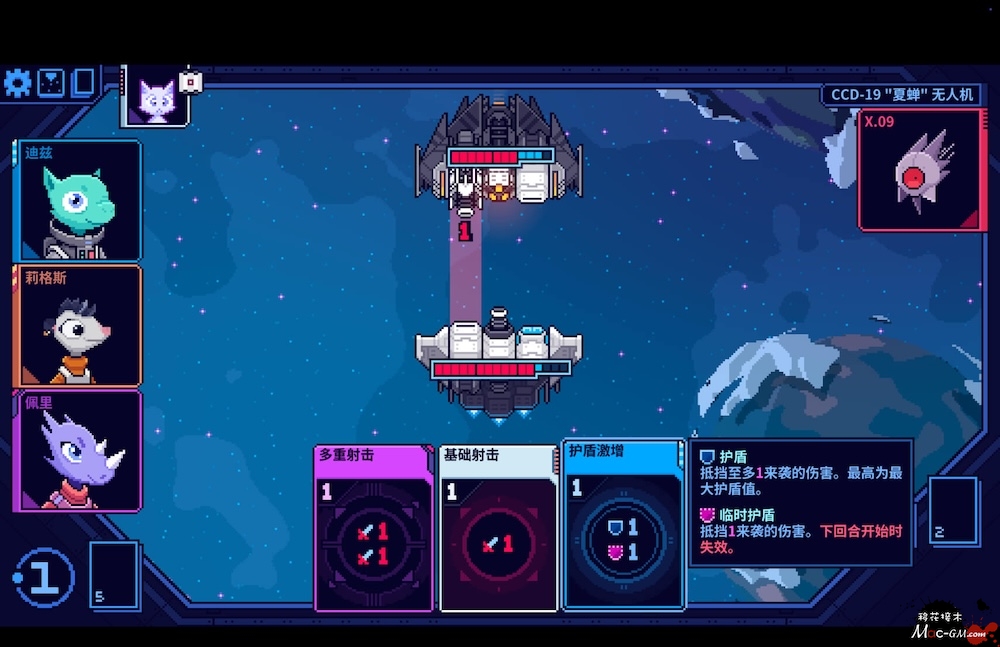
Task: View the full deck icon beside the map
Action: (x=83, y=83)
